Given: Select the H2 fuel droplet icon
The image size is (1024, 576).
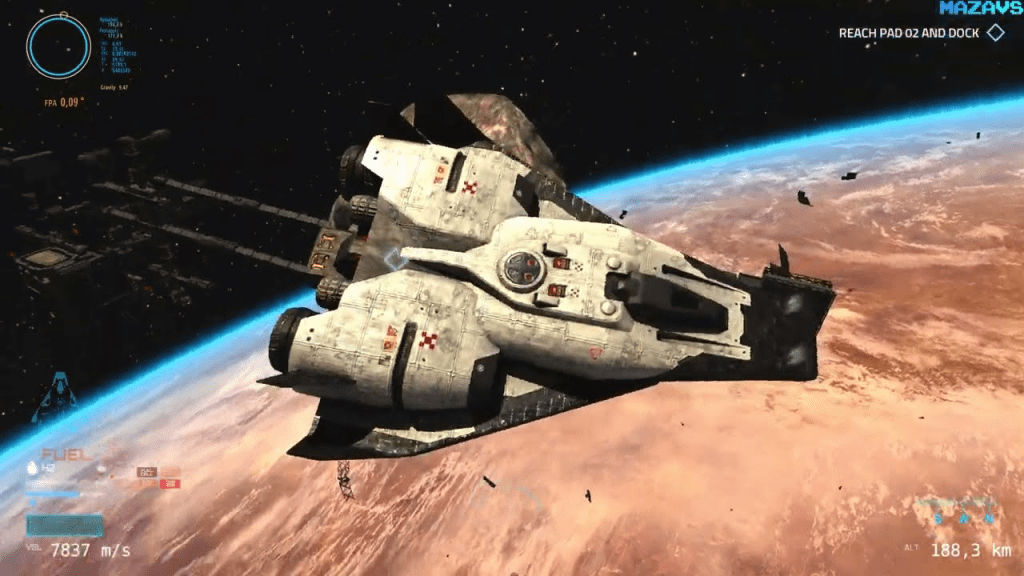Looking at the screenshot, I should pyautogui.click(x=33, y=467).
